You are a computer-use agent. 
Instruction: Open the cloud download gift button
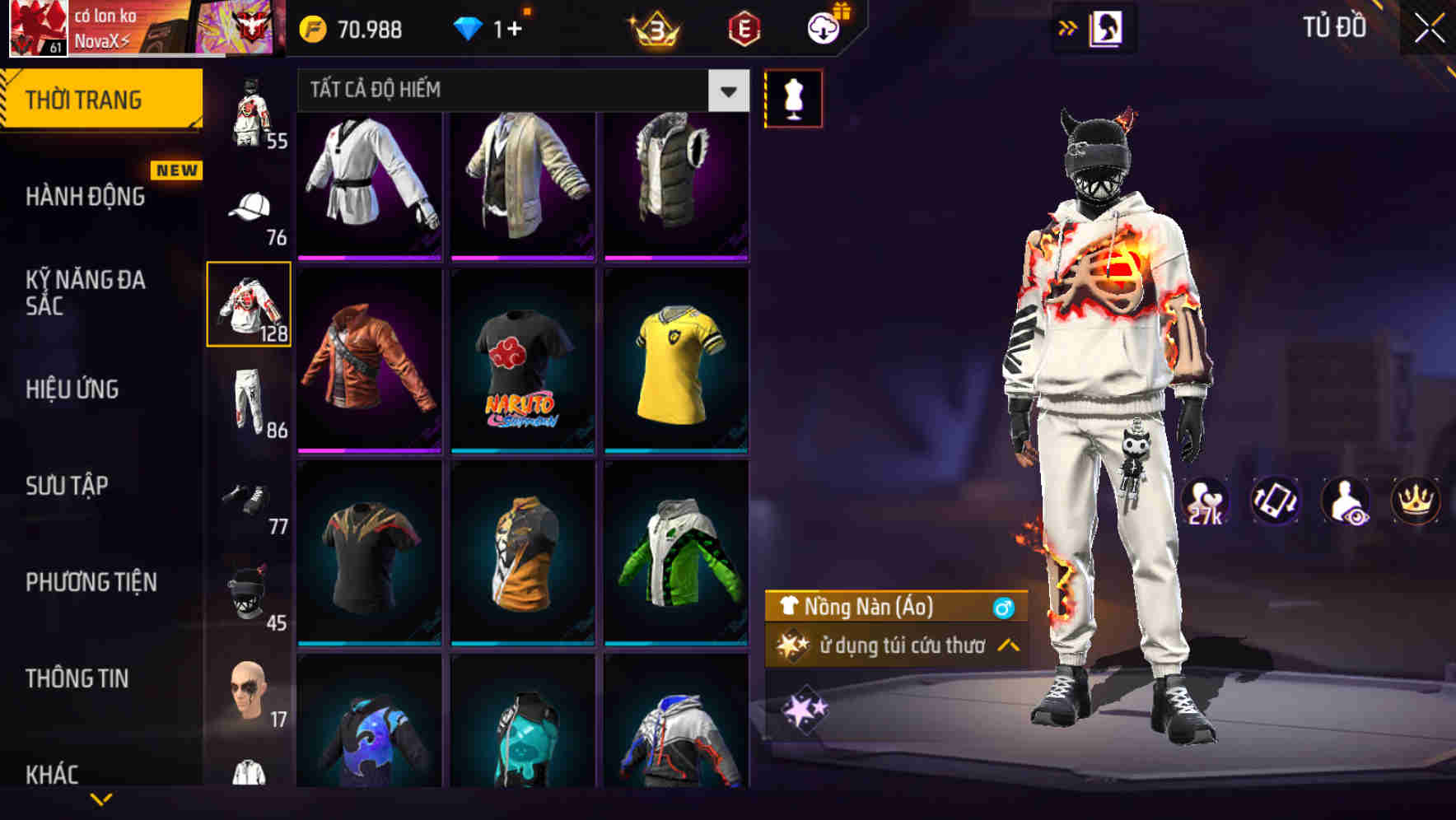823,27
